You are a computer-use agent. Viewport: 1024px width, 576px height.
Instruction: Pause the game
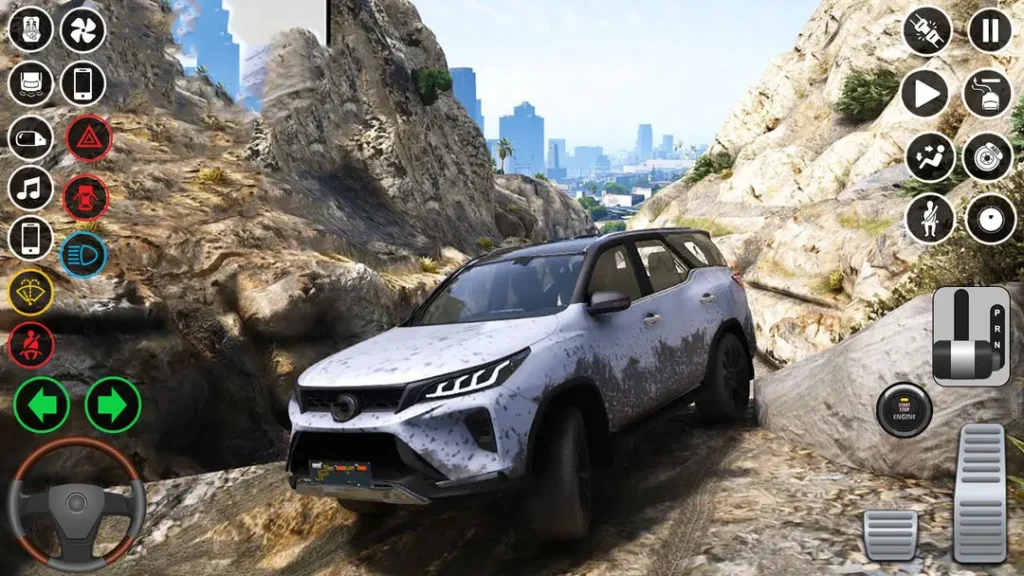[990, 31]
